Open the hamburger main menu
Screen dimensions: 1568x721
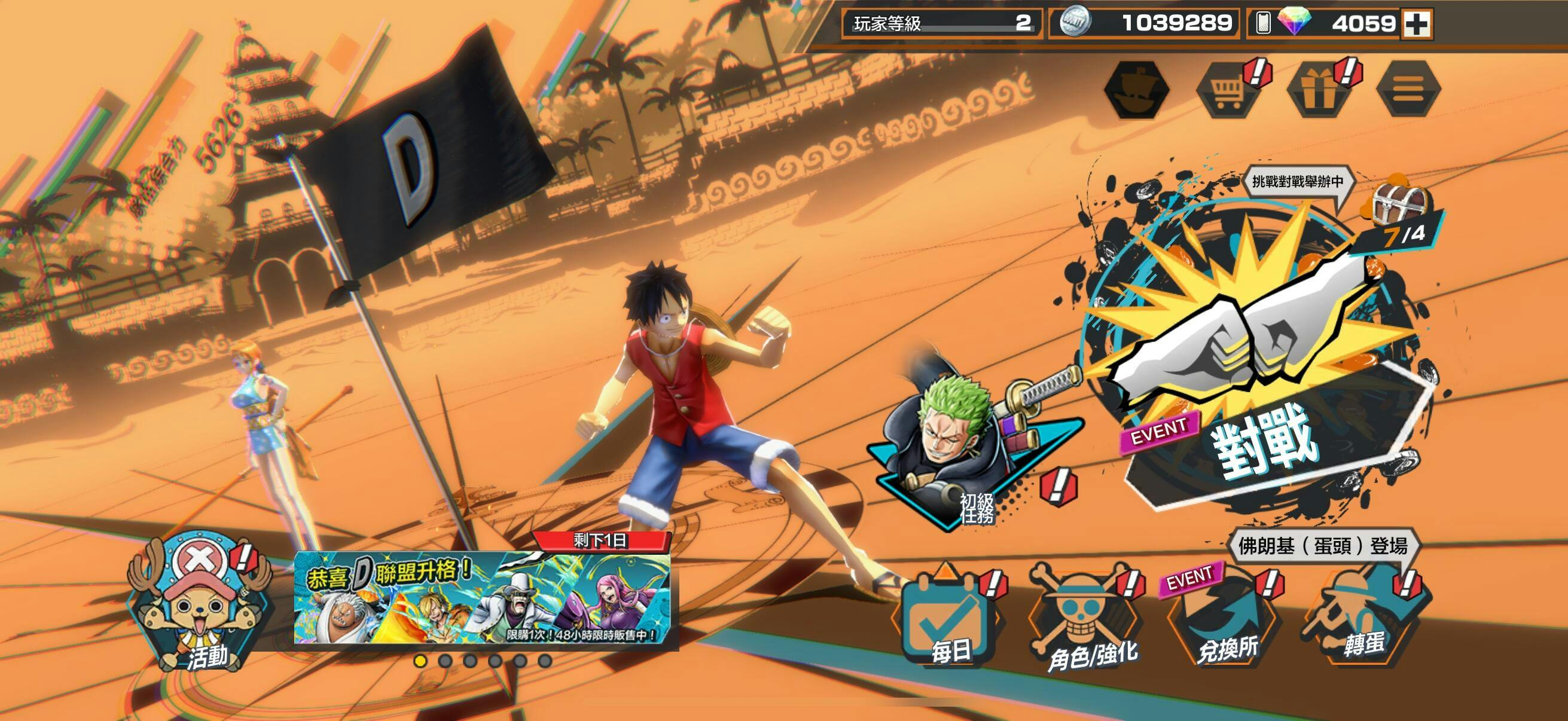pyautogui.click(x=1408, y=90)
